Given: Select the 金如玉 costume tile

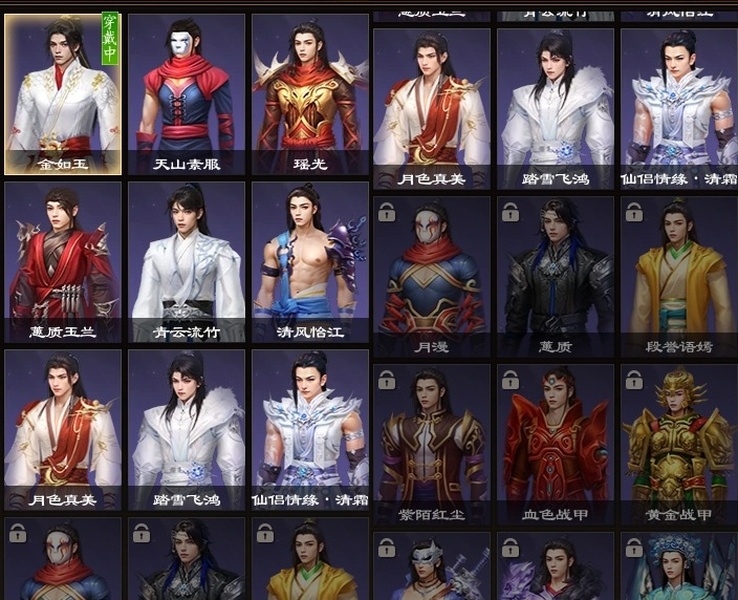Looking at the screenshot, I should [63, 95].
